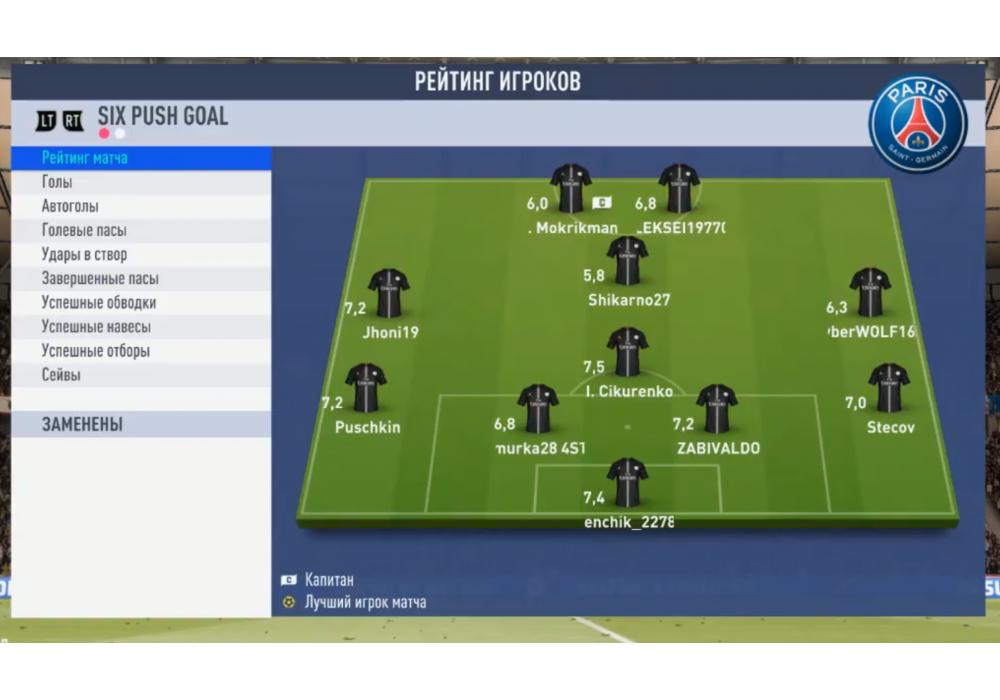
Task: Open the Автоголы stat entry
Action: coord(140,207)
